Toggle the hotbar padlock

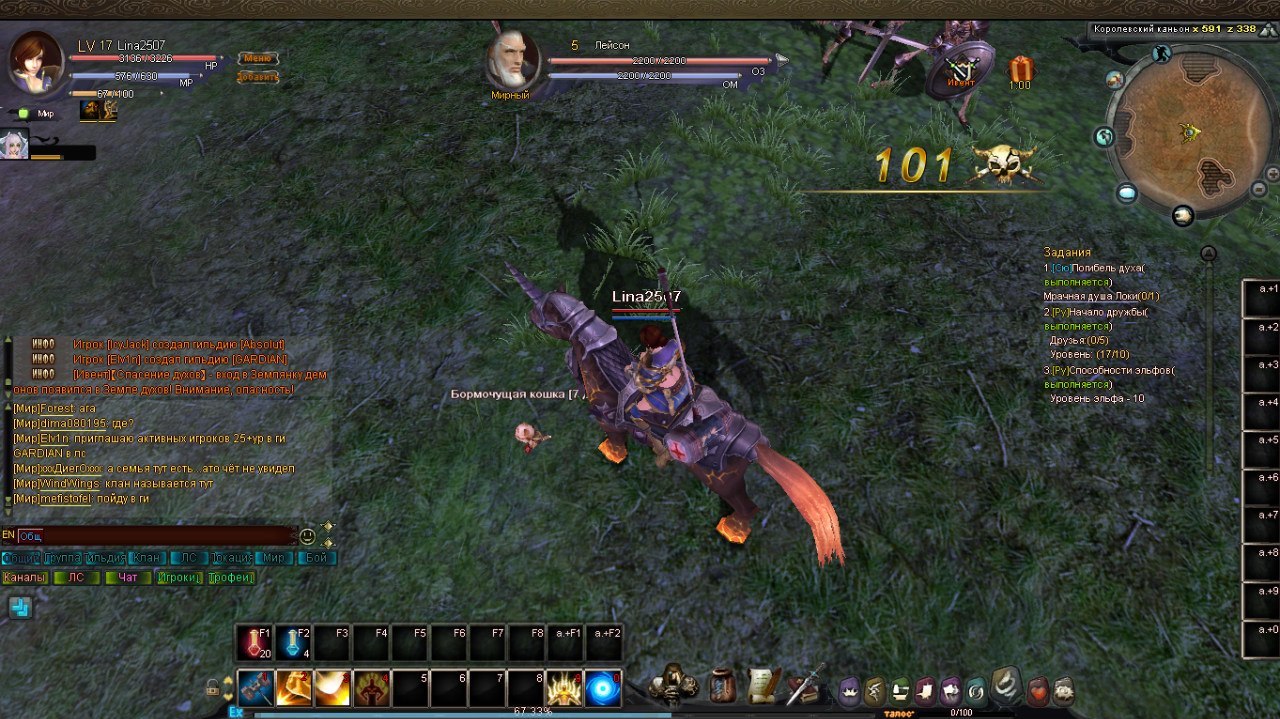coord(213,687)
